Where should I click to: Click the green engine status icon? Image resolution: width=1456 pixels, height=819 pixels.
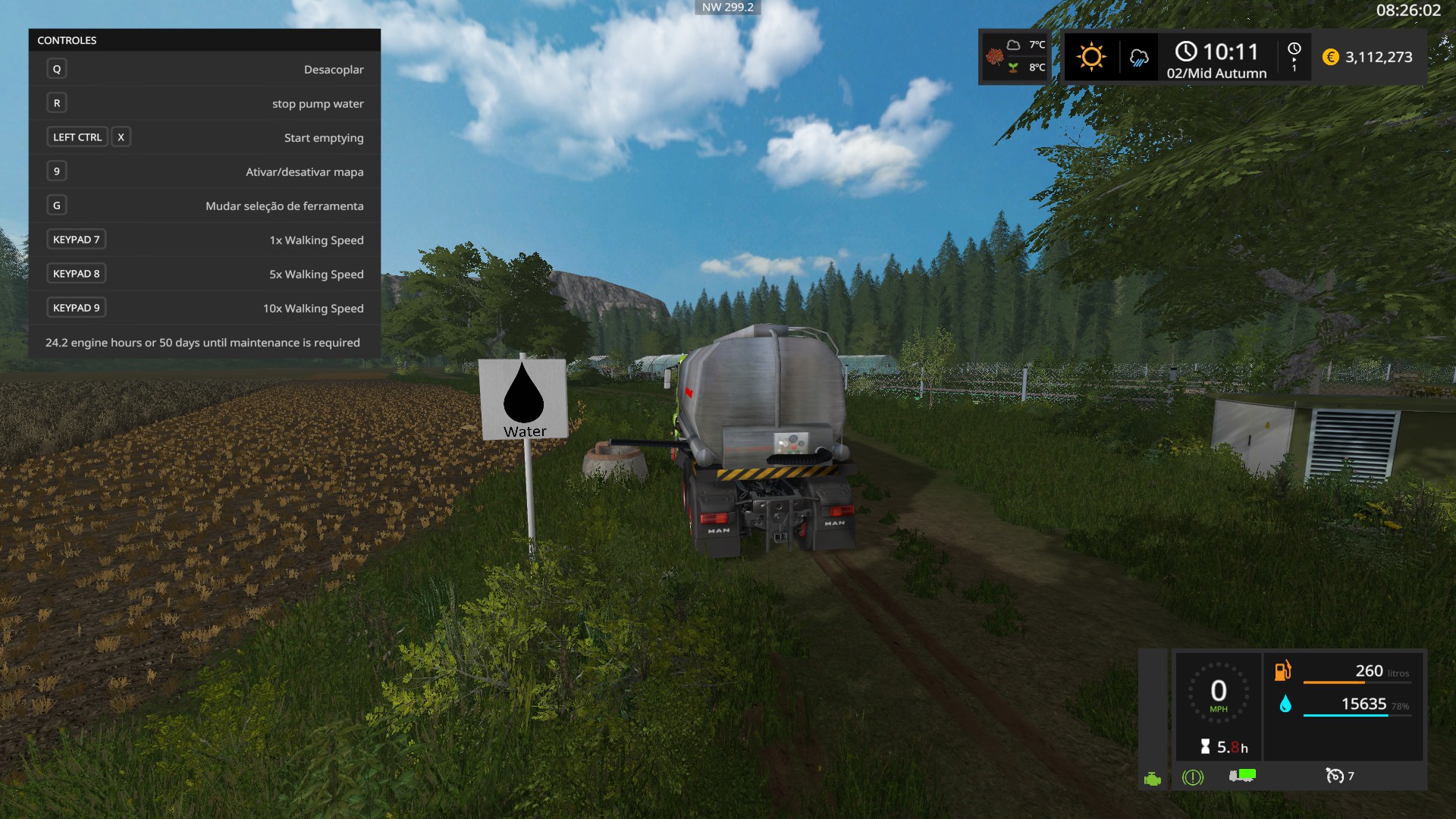(1152, 779)
